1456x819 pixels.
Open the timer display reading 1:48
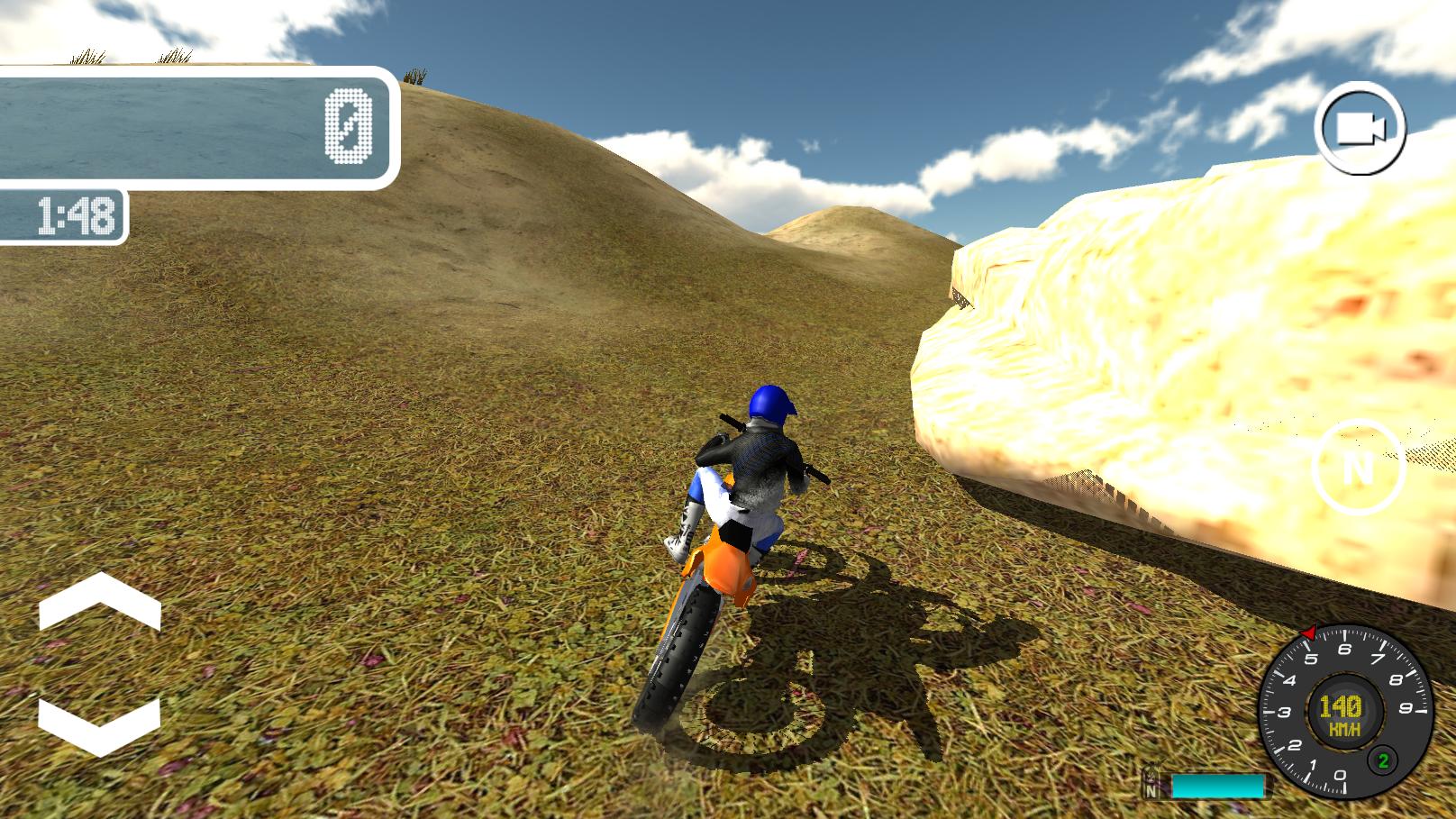coord(74,214)
